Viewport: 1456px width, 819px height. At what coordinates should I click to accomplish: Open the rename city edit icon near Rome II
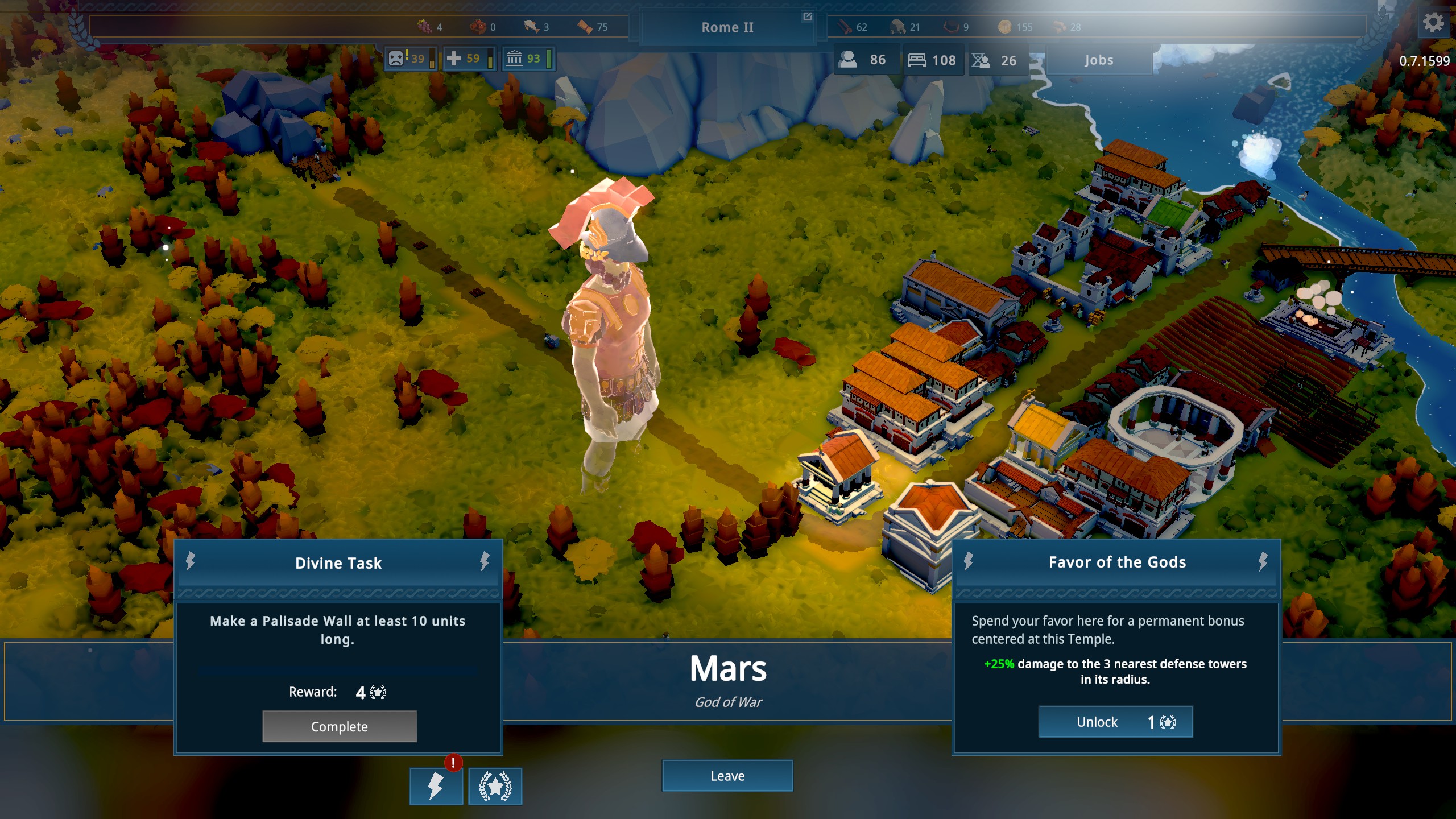808,18
